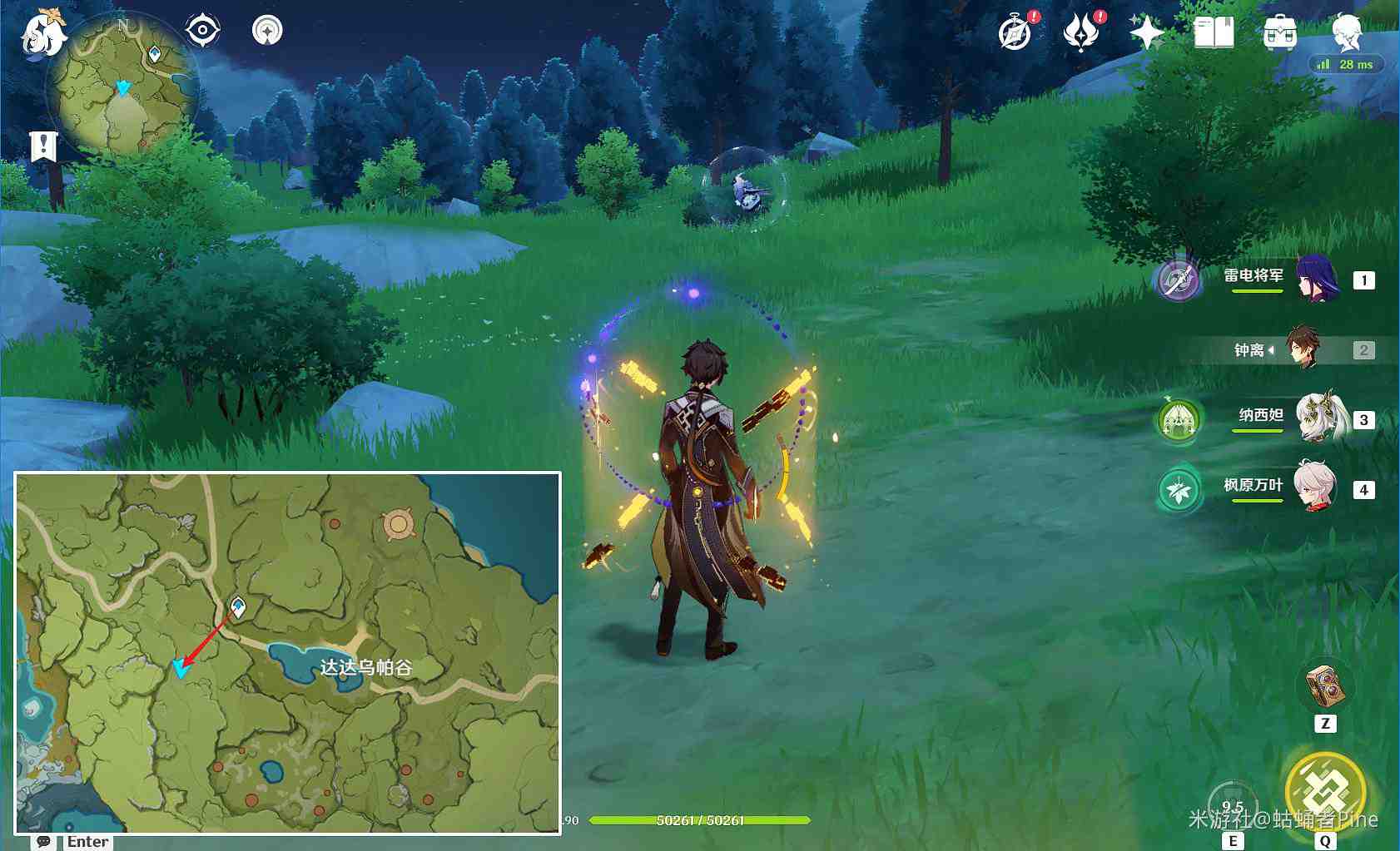Click the elemental sight eye icon
The image size is (1400, 851).
[202, 31]
